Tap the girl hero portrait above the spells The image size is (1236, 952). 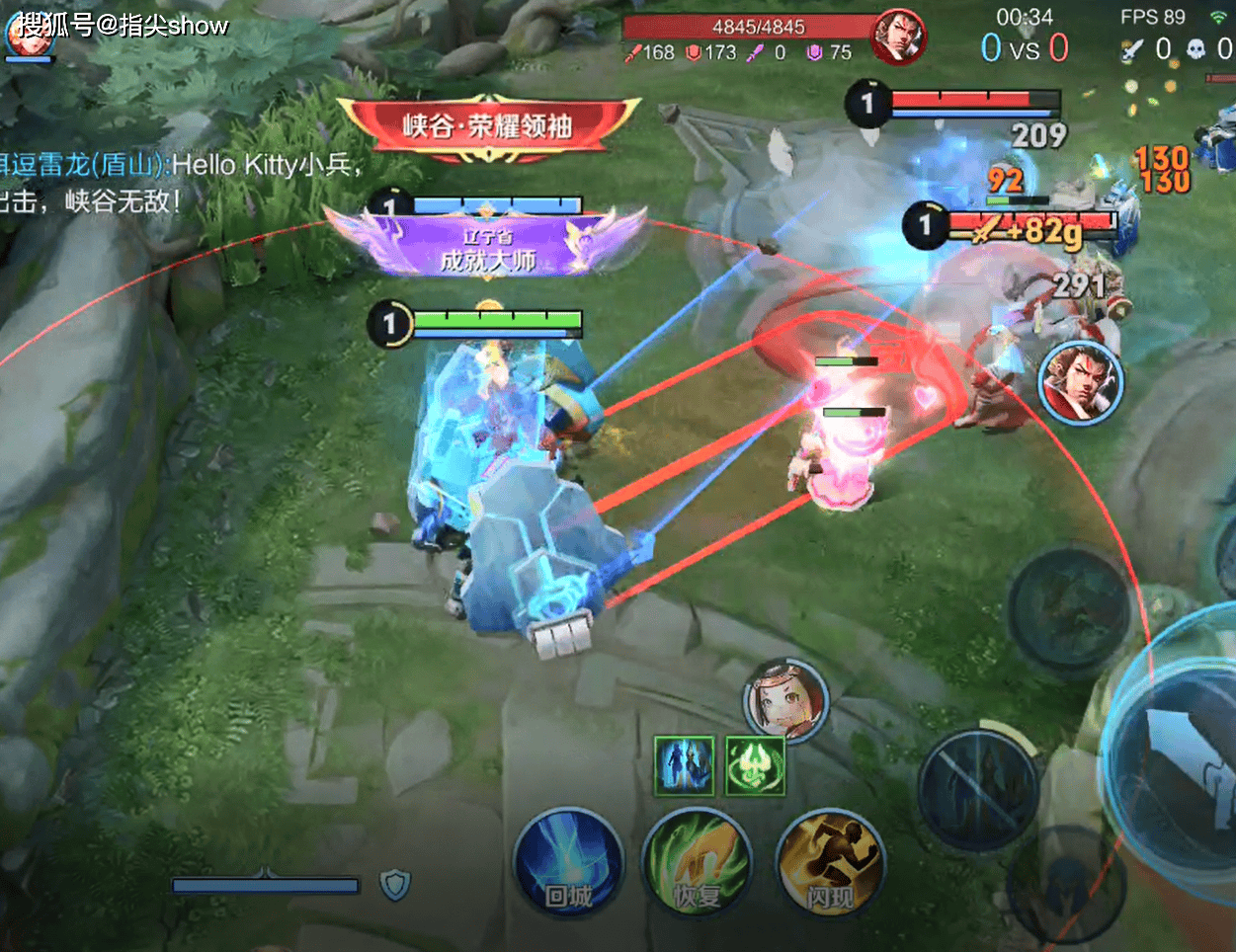785,699
